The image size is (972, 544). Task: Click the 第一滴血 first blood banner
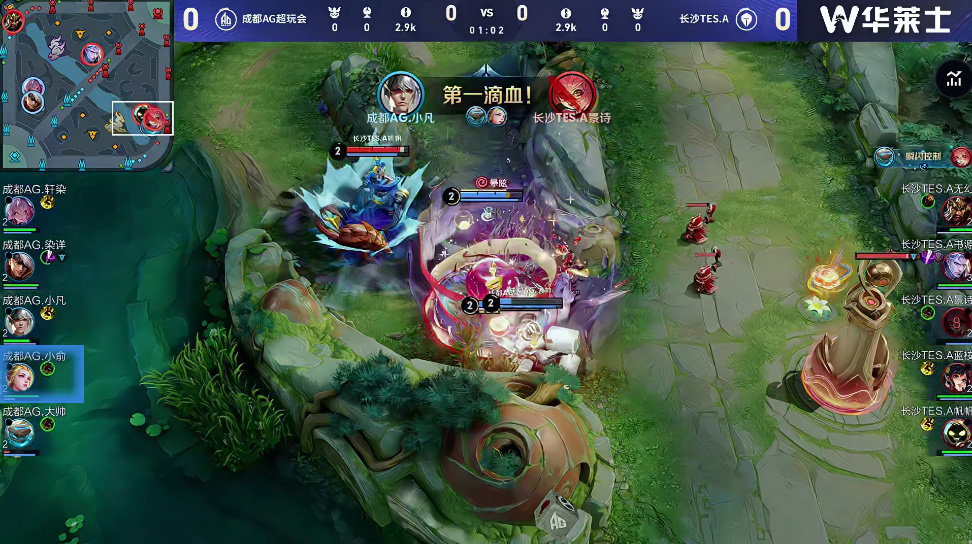point(486,96)
